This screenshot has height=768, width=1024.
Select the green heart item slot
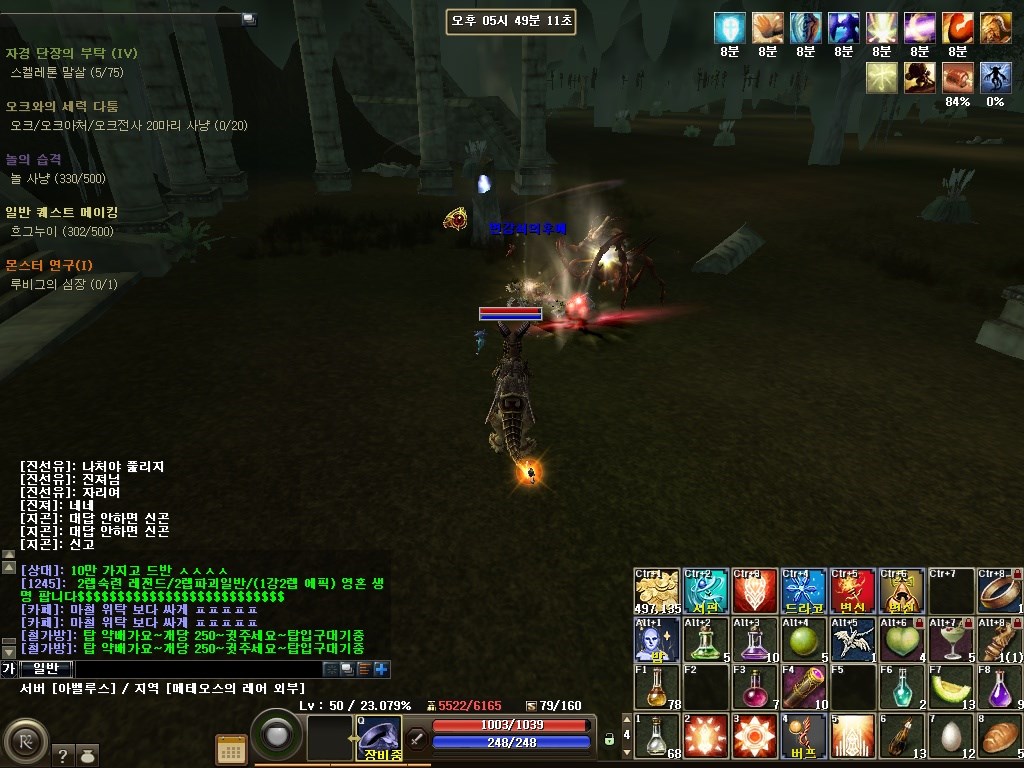[902, 639]
